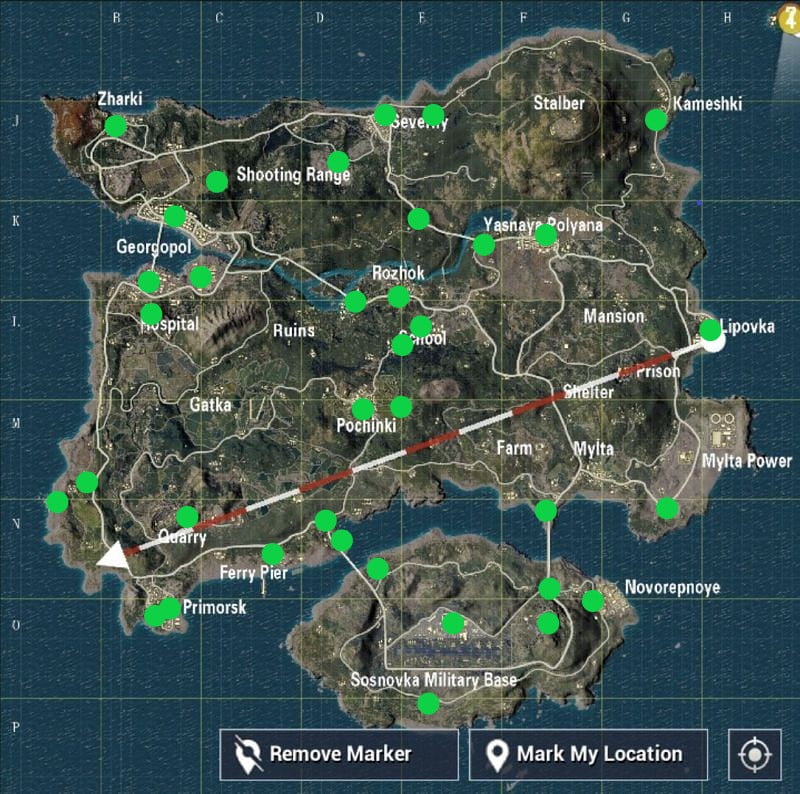The height and width of the screenshot is (794, 800).
Task: Pick the green marker at Ferry Pier
Action: [272, 554]
